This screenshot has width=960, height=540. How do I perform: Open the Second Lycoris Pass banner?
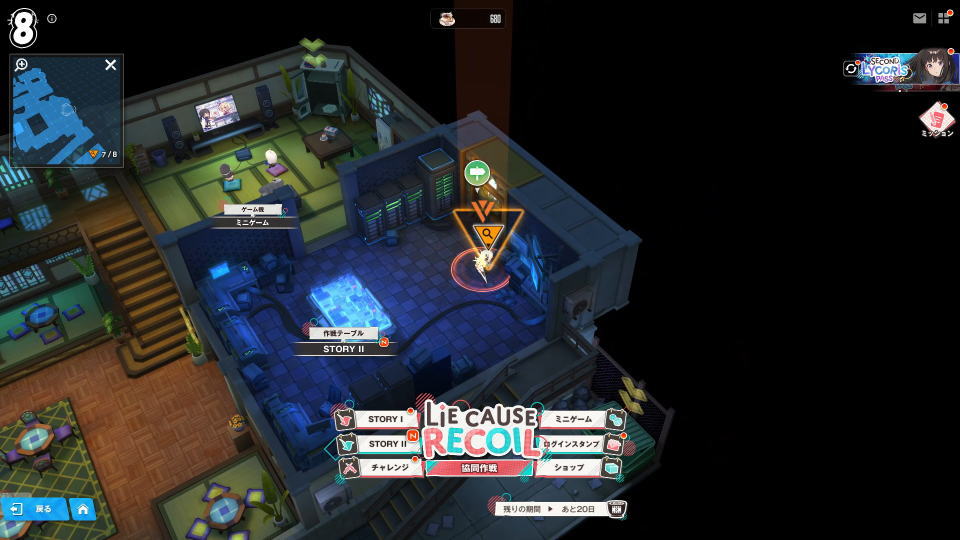tap(903, 68)
